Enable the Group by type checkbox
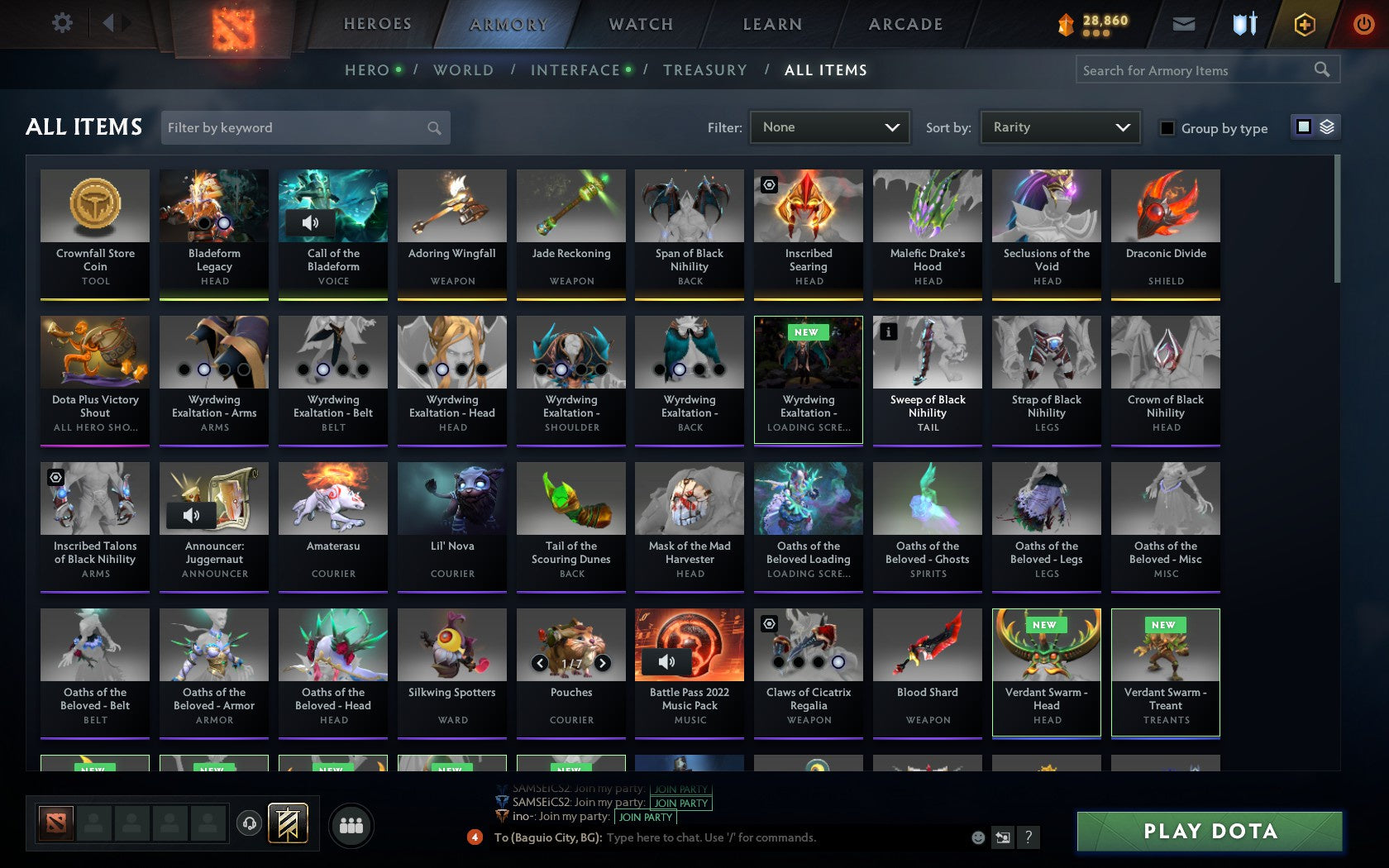This screenshot has width=1389, height=868. (x=1166, y=128)
